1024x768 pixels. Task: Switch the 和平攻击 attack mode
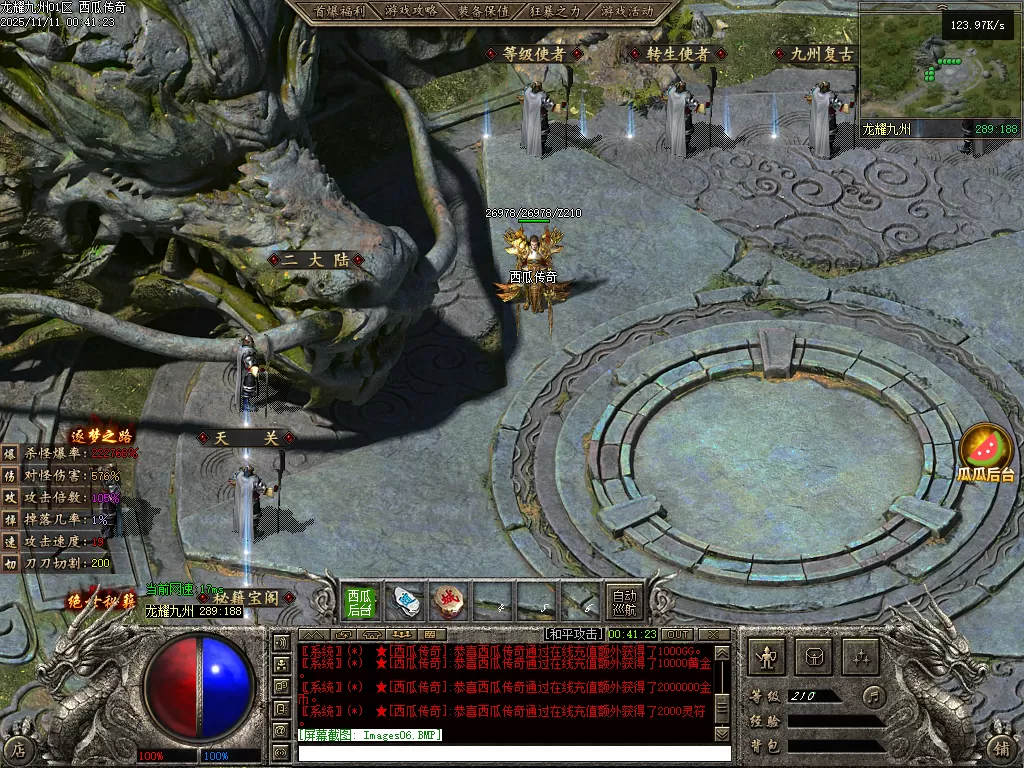[x=574, y=634]
